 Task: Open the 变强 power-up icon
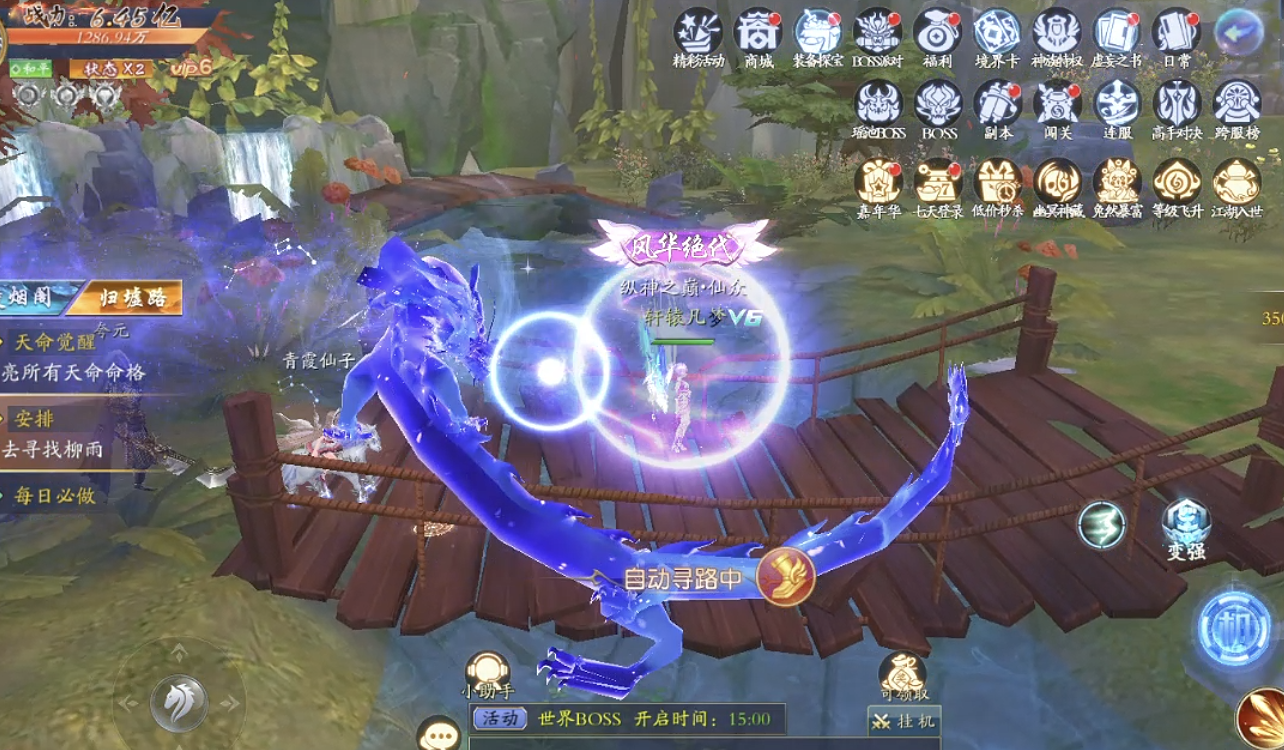pyautogui.click(x=1186, y=527)
